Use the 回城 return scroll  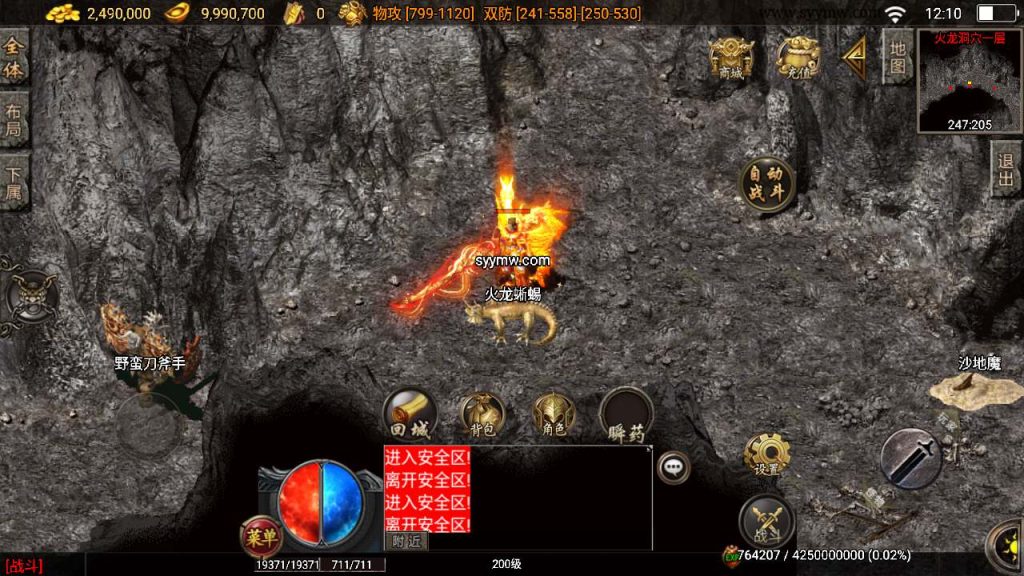pos(408,413)
